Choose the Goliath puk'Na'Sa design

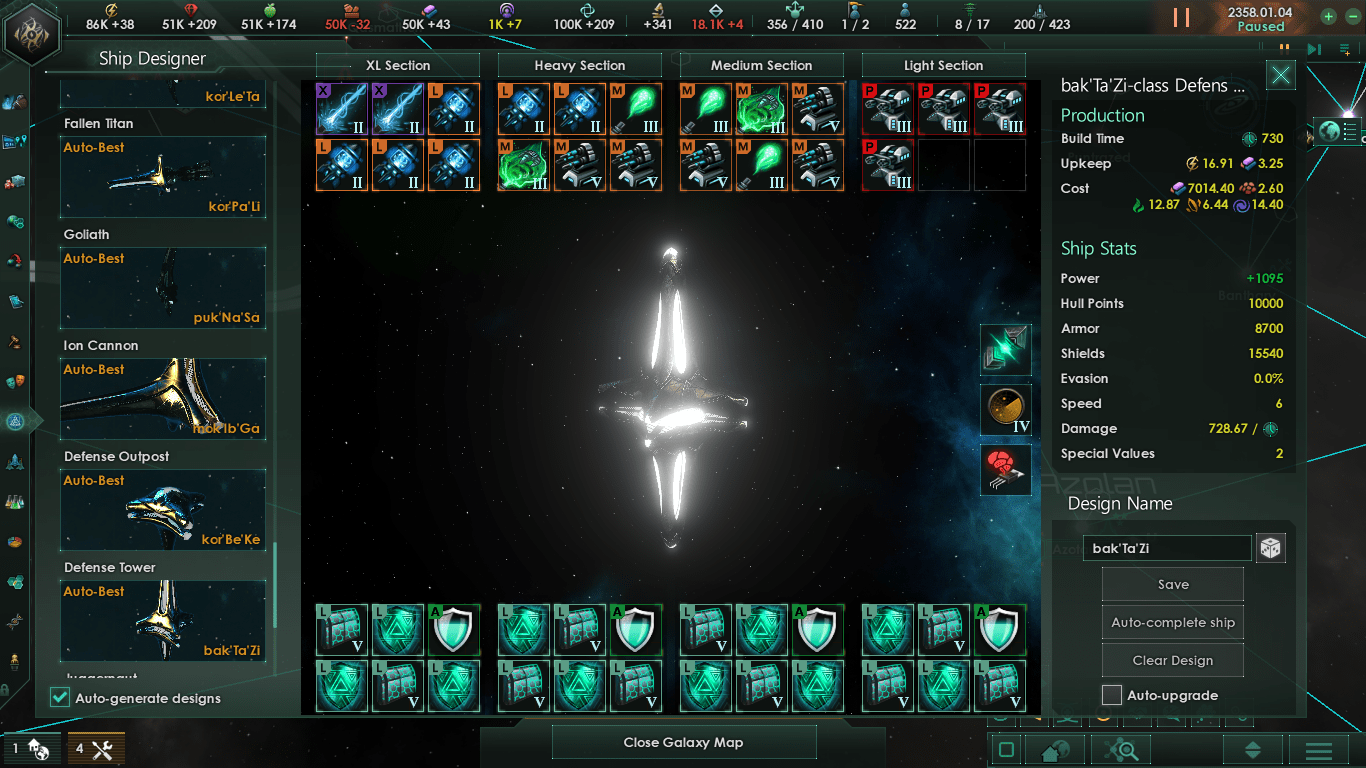[x=163, y=288]
